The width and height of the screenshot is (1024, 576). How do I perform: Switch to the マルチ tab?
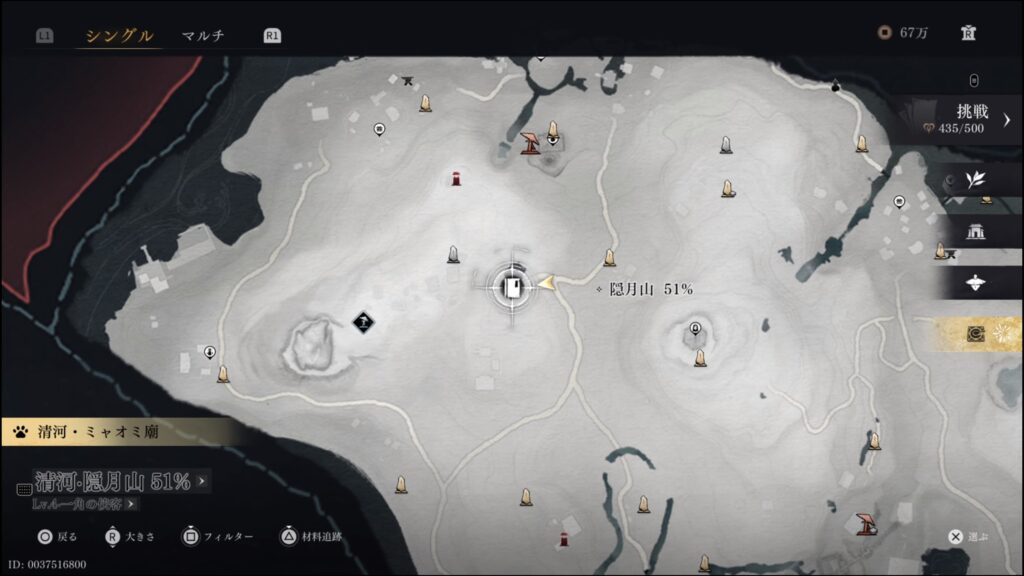[x=203, y=36]
